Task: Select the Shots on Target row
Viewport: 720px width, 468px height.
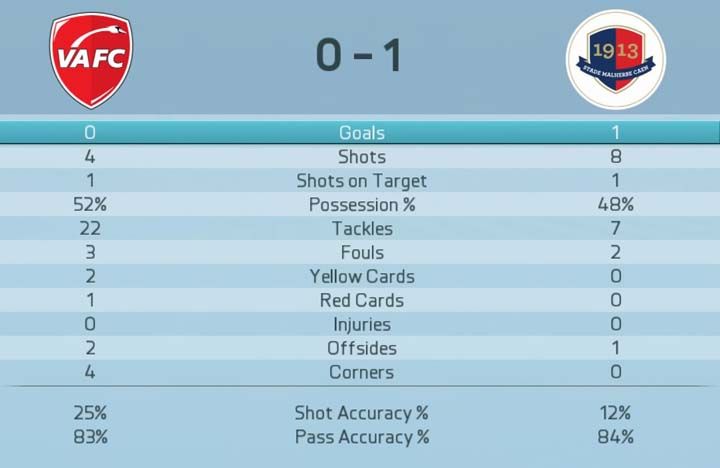Action: 361,181
